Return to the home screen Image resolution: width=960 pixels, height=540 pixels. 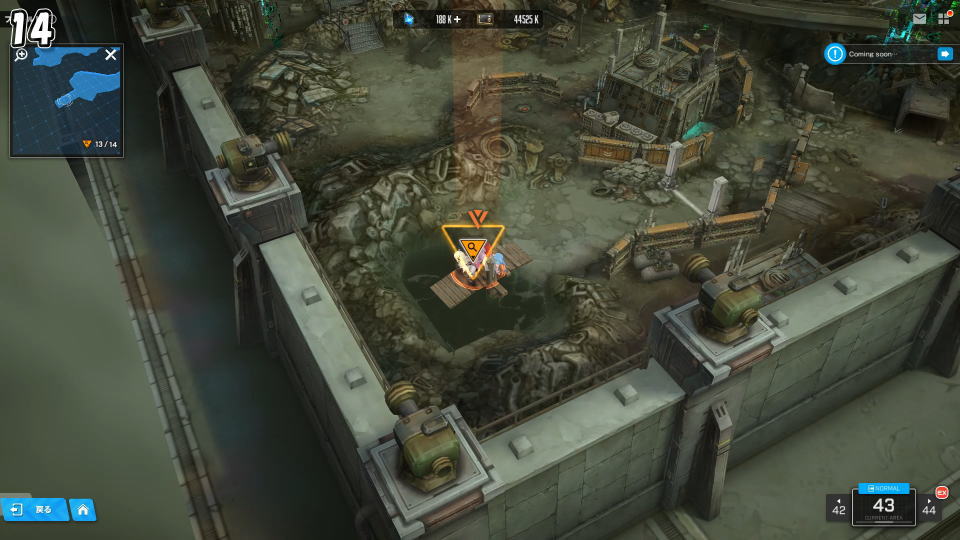click(x=82, y=509)
